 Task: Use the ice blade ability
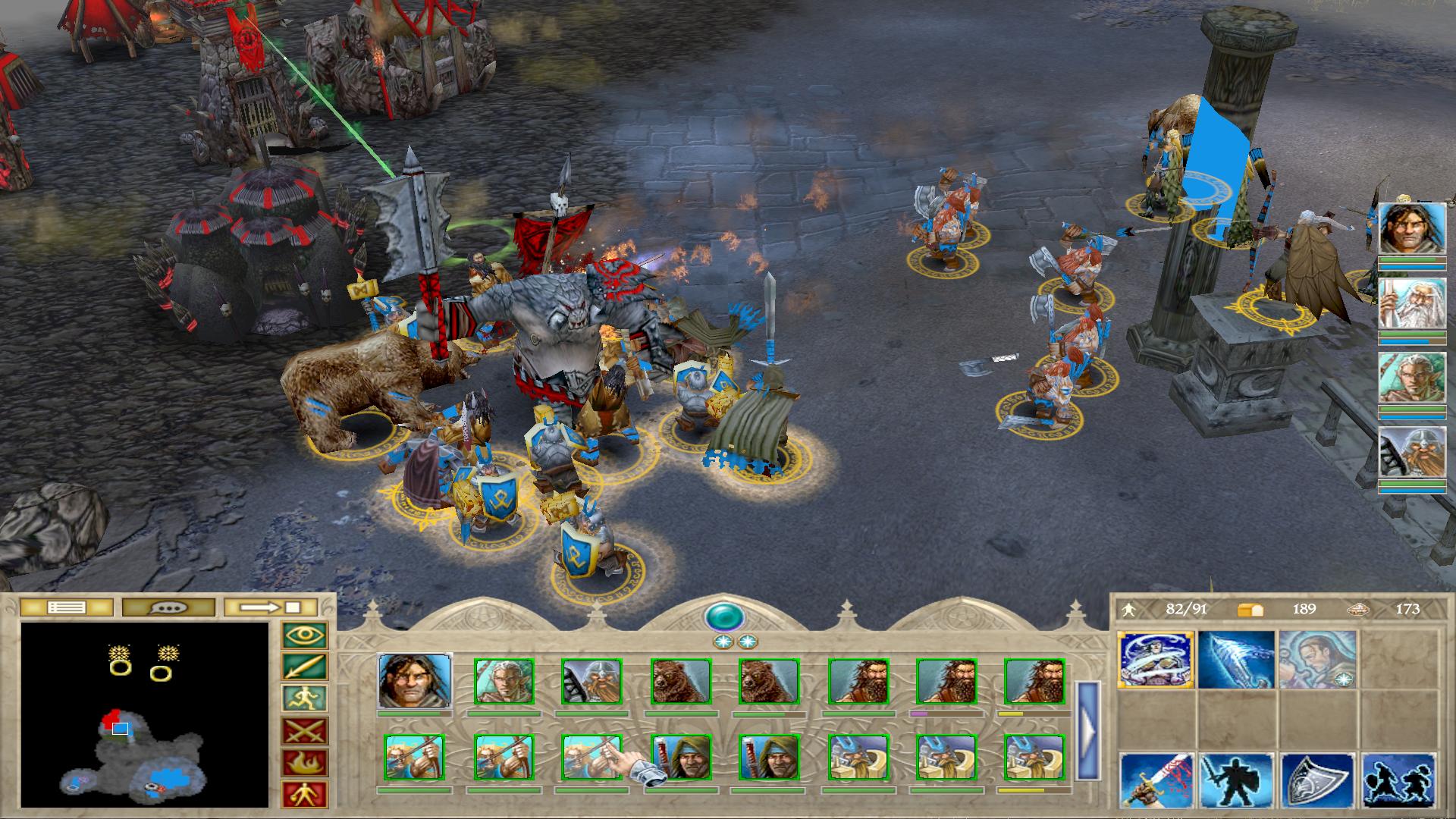[x=1236, y=660]
